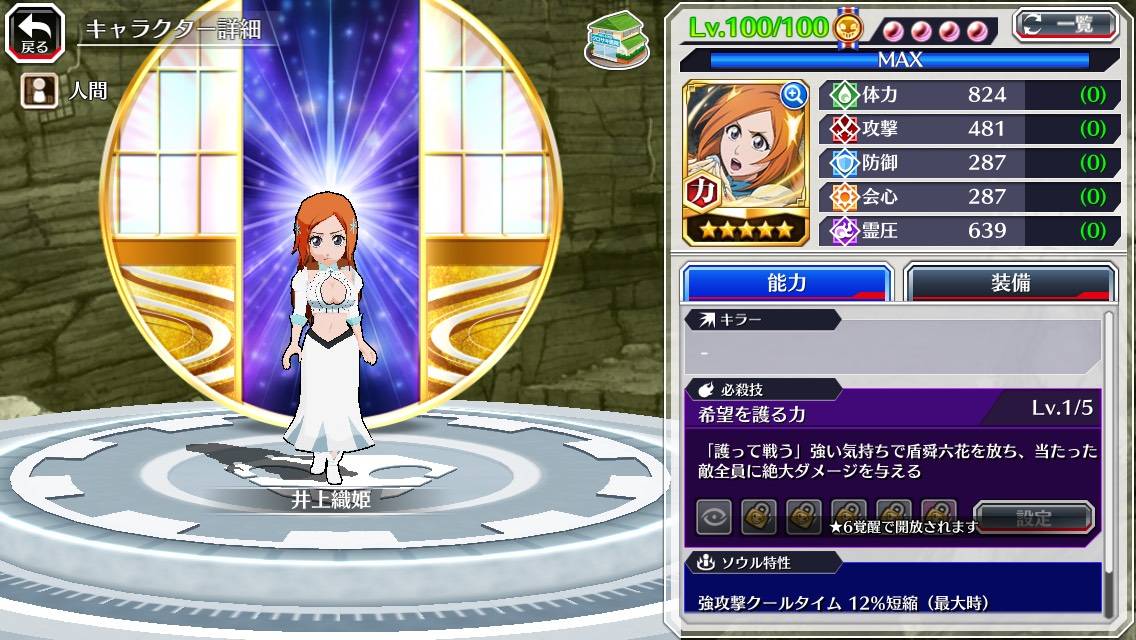
Task: Open the 一覧 character list
Action: (1064, 24)
